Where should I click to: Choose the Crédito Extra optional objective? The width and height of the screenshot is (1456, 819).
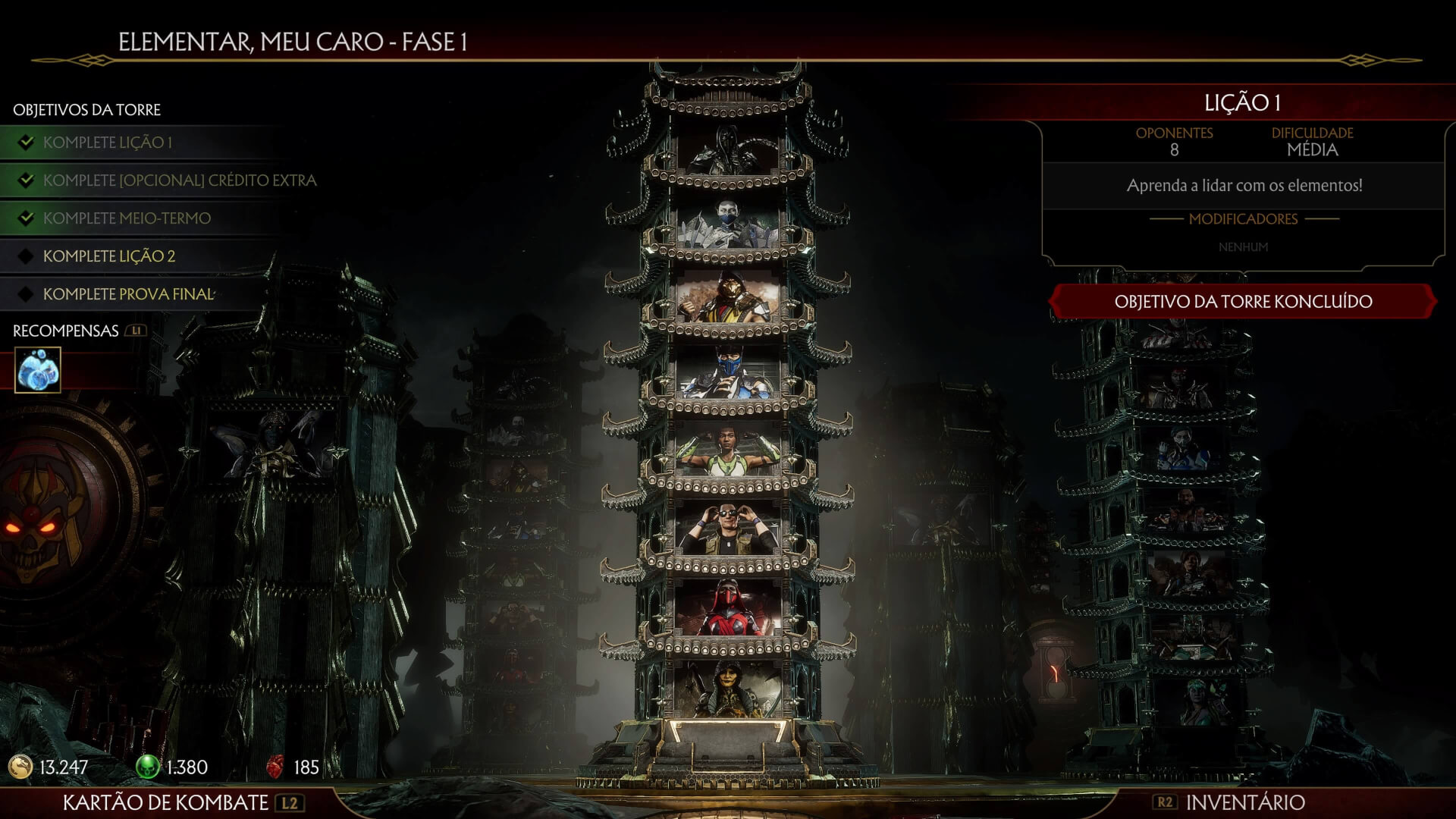click(179, 180)
